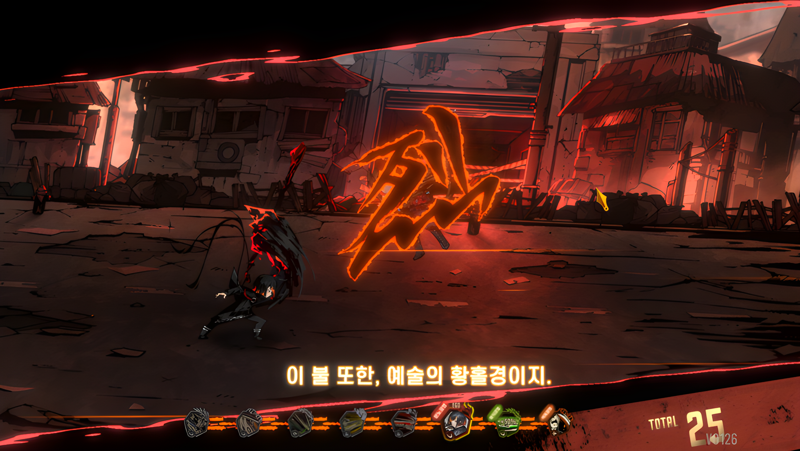800x451 pixels.
Task: Select the pale-faced character portrait with orange tag
Action: click(x=555, y=423)
